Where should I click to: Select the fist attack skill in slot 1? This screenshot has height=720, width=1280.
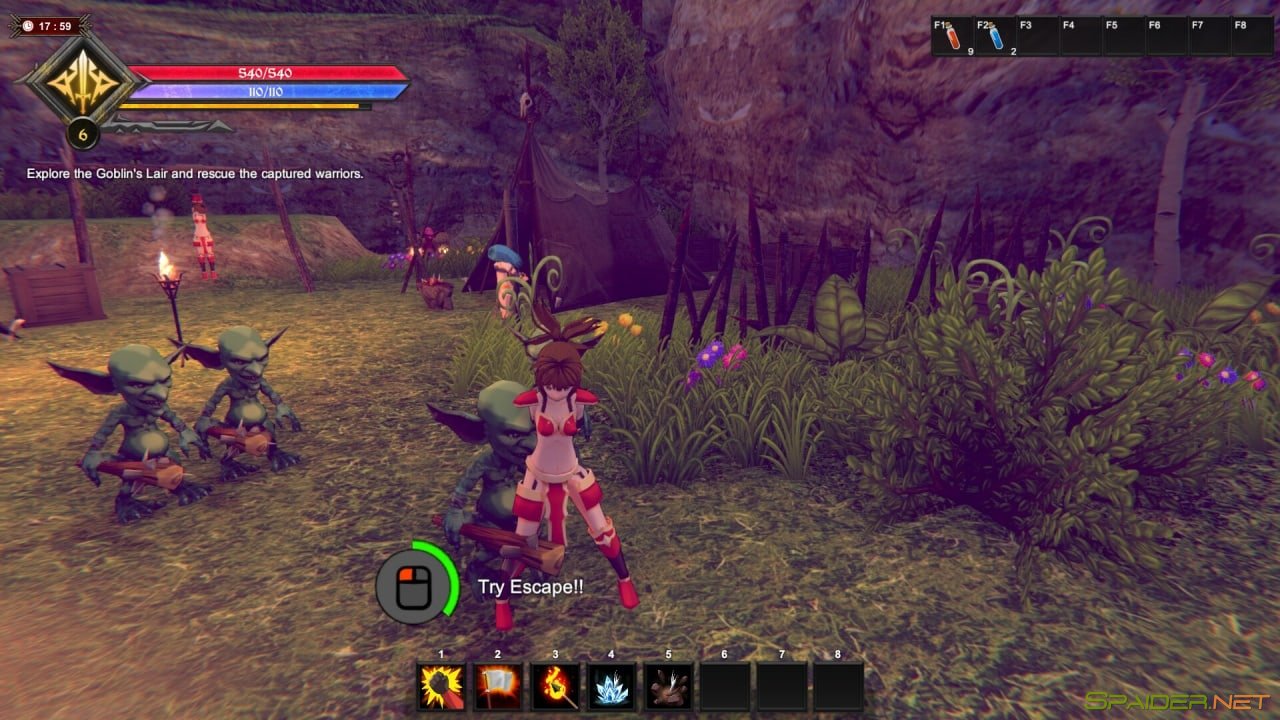[x=439, y=684]
